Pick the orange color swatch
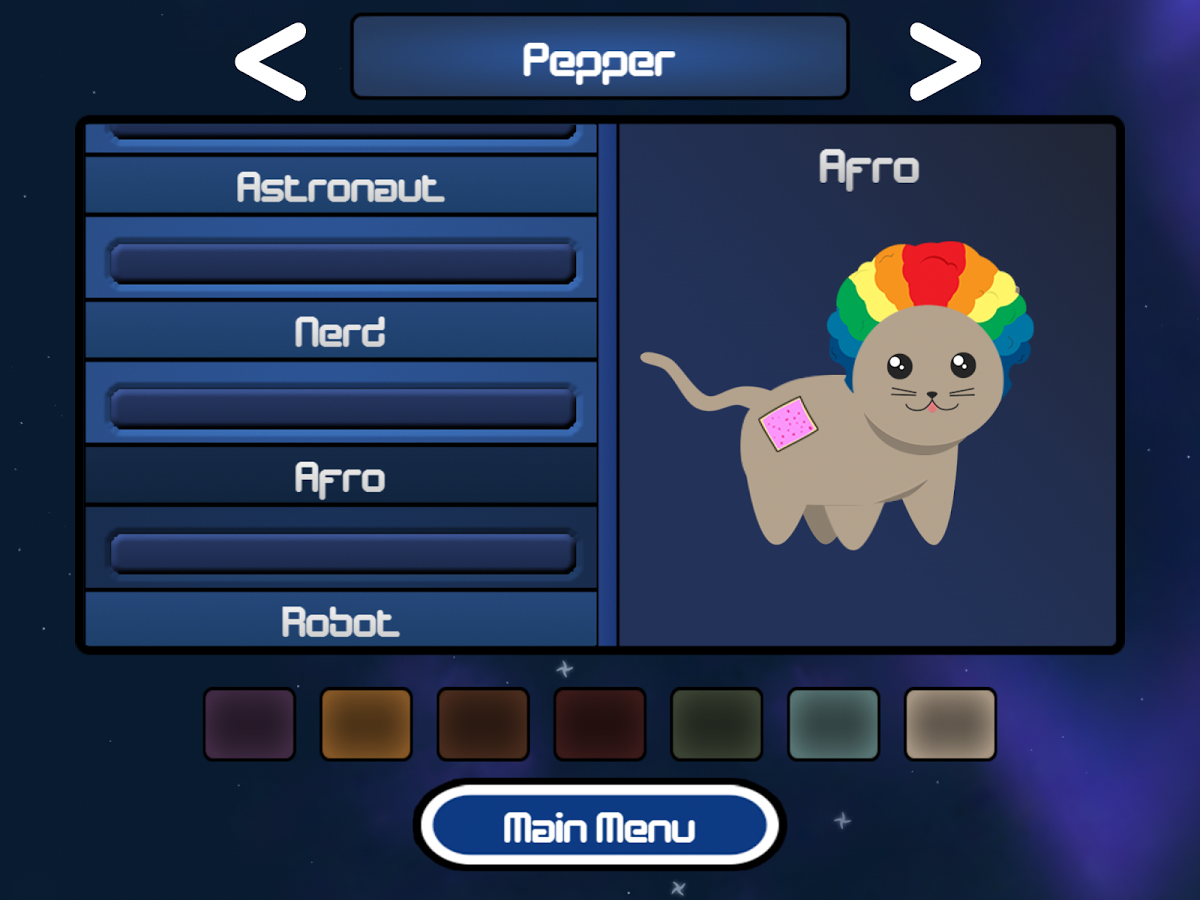Screen dimensions: 1200x900 click(366, 724)
